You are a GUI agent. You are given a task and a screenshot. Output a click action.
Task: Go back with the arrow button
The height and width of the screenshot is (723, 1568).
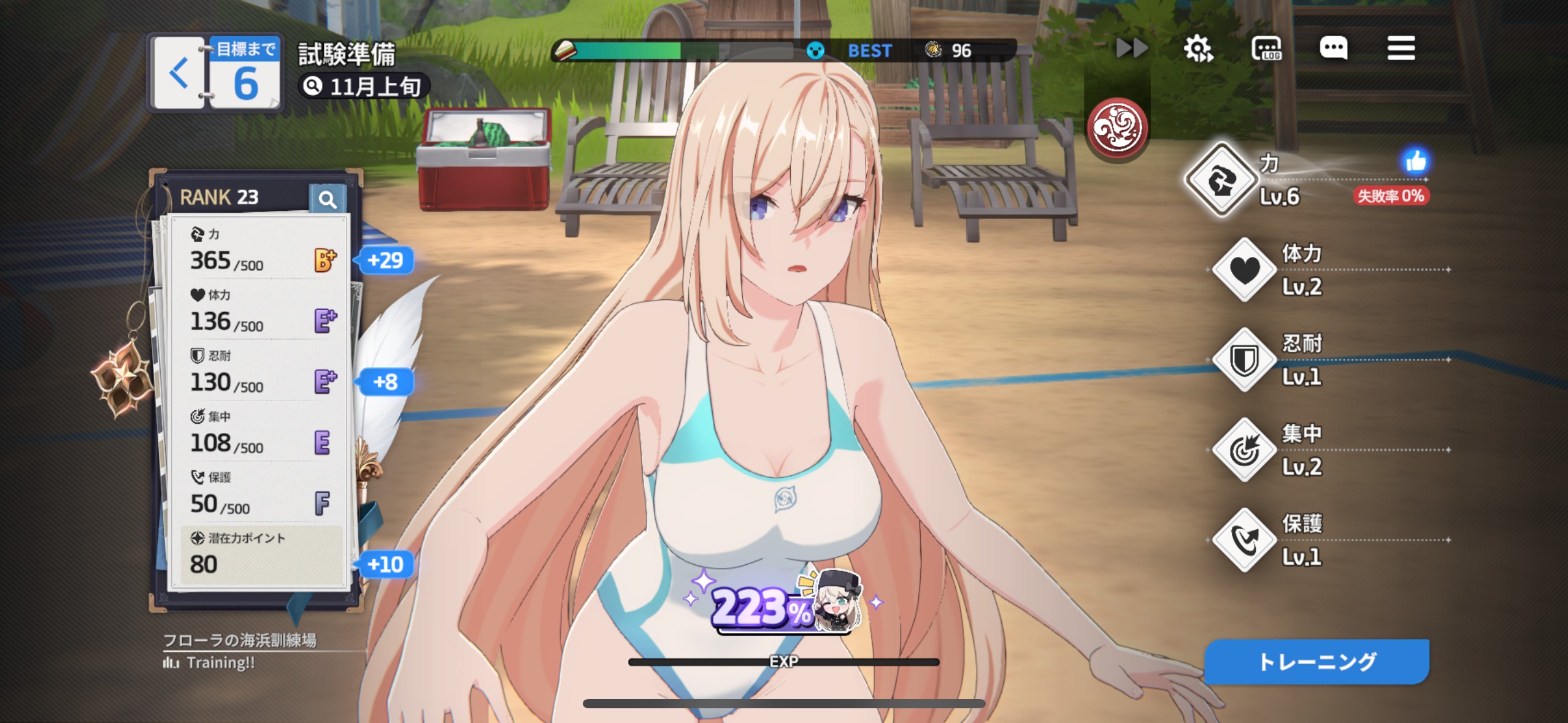[179, 73]
